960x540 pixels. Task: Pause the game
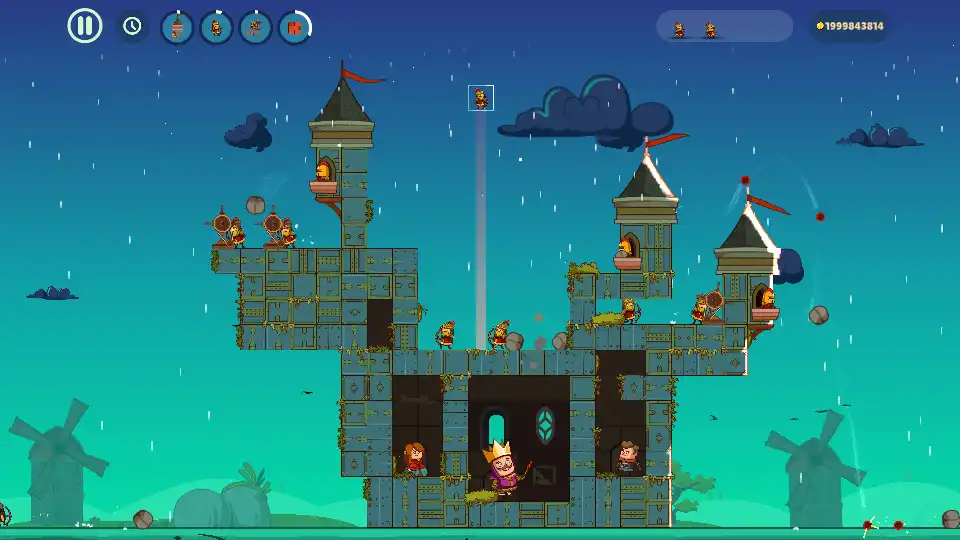click(85, 26)
